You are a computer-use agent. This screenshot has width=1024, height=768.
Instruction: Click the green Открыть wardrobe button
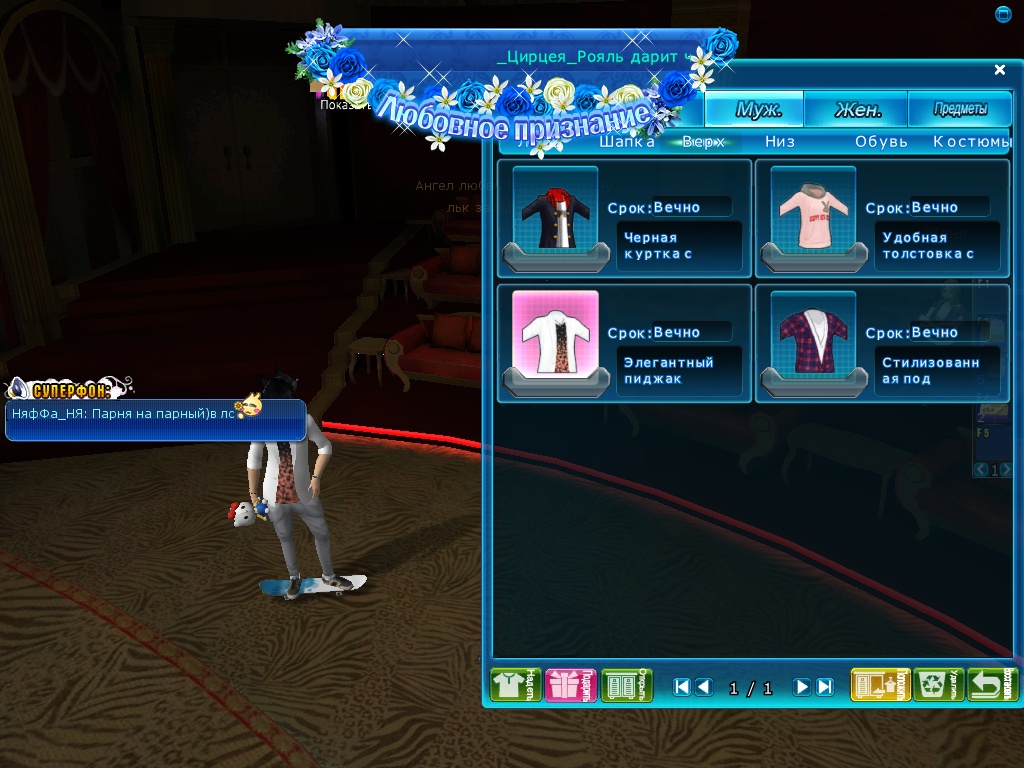coord(627,685)
